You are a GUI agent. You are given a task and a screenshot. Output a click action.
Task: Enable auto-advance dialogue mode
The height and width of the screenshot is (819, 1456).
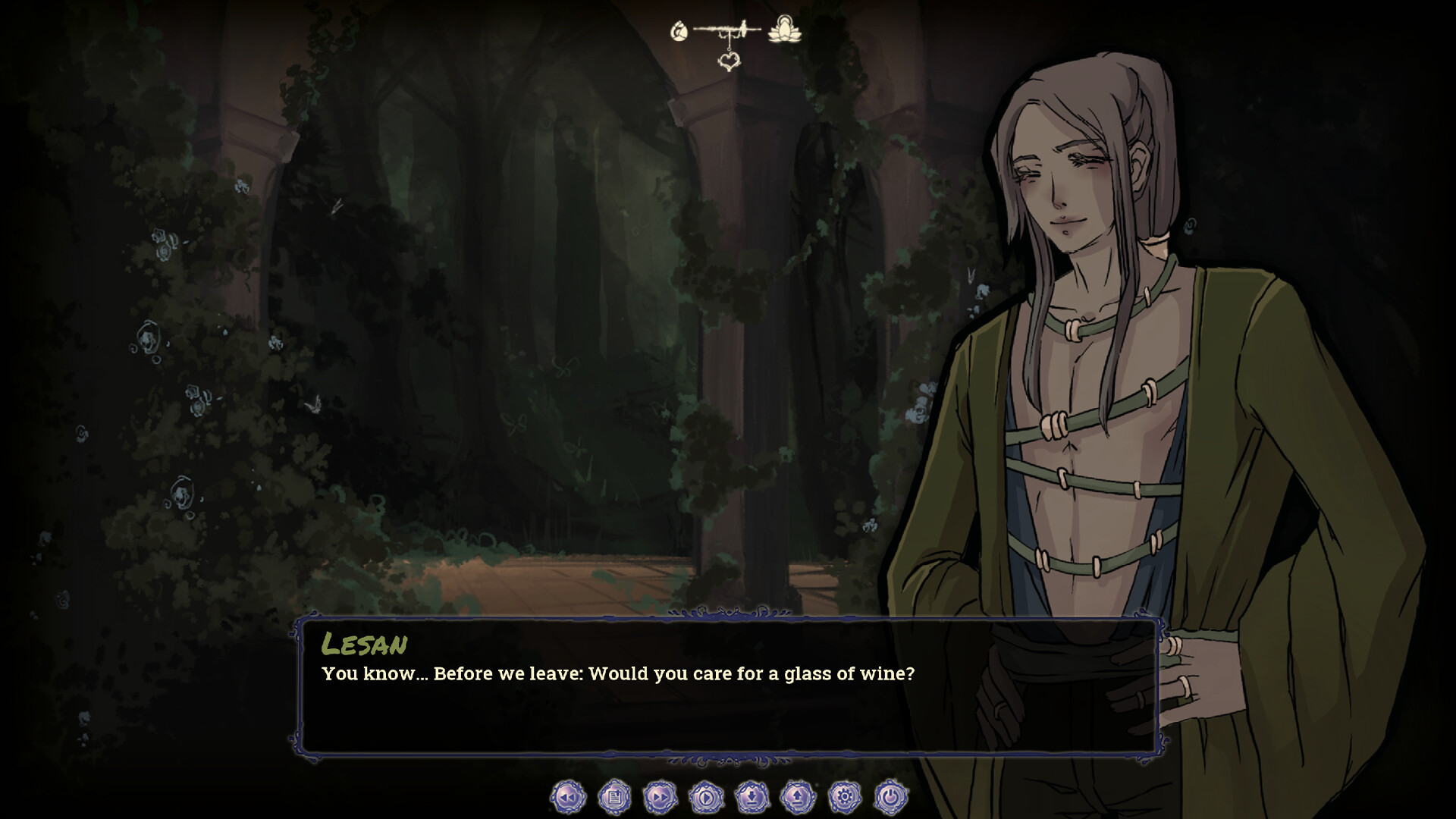click(x=706, y=797)
